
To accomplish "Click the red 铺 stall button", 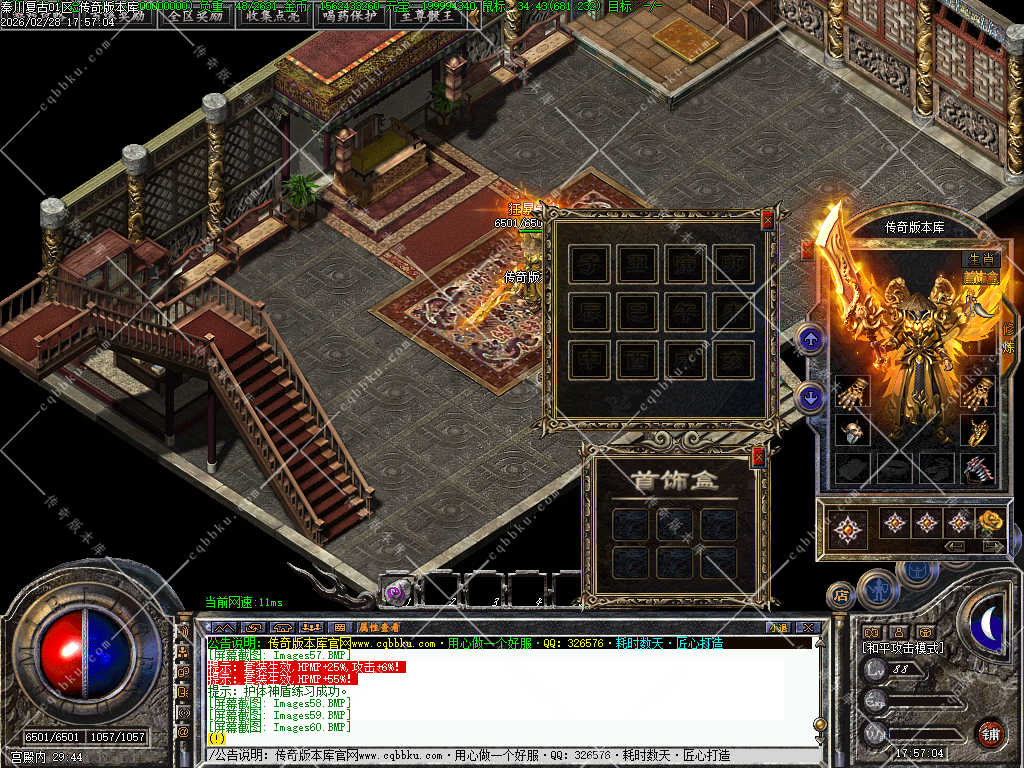I will pos(990,732).
